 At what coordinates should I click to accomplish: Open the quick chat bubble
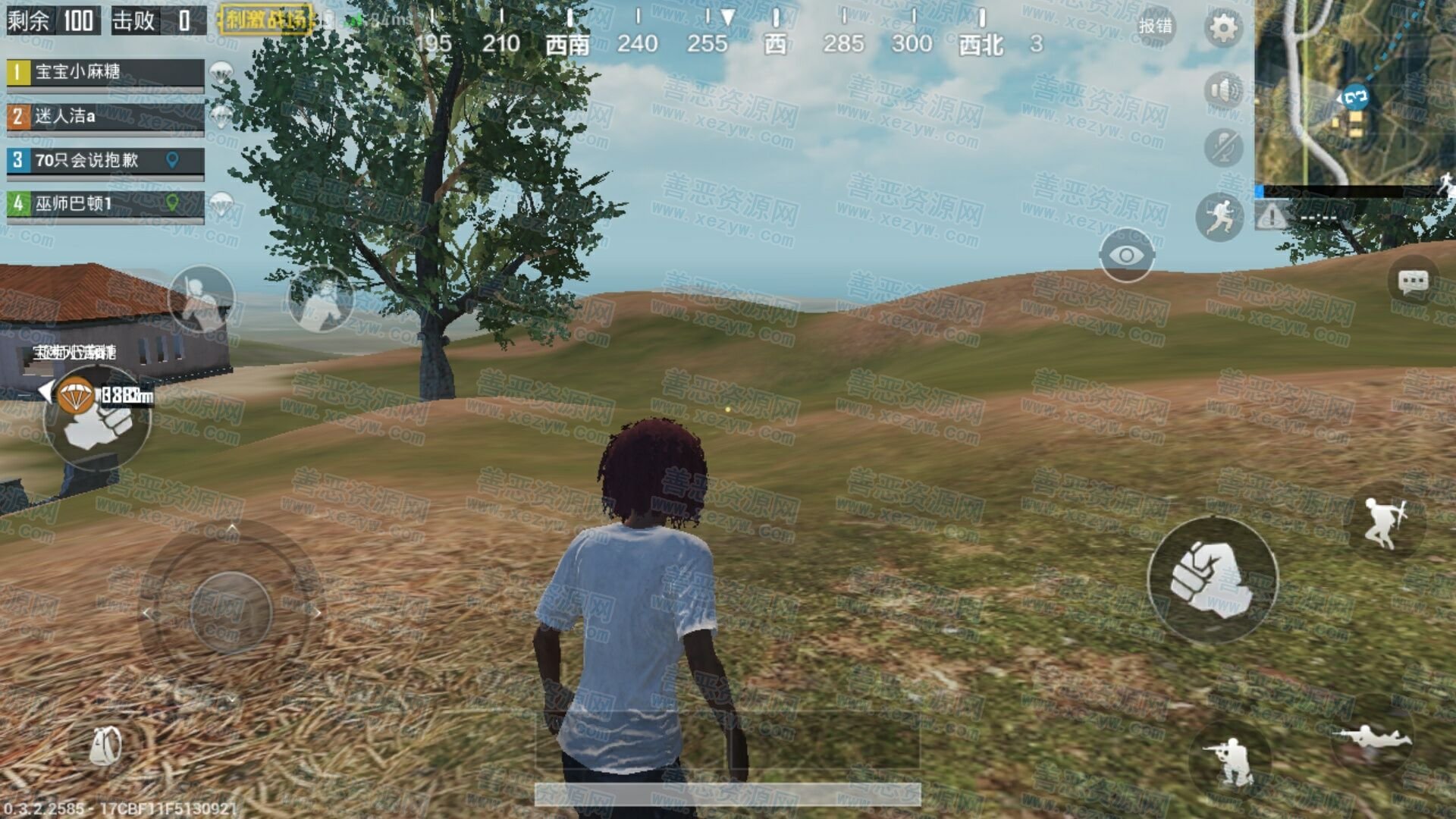[1412, 283]
